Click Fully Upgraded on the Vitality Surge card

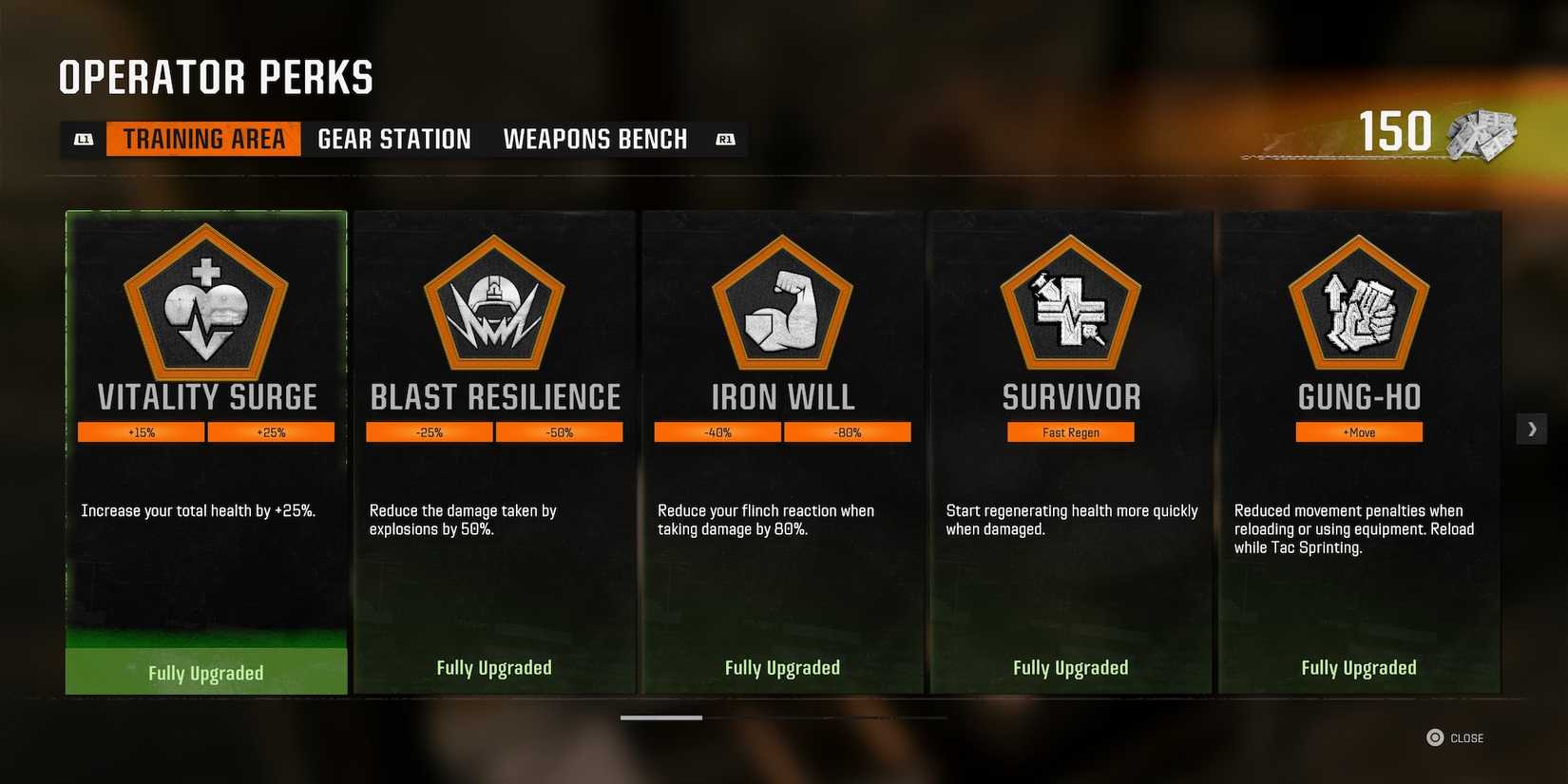pyautogui.click(x=205, y=672)
